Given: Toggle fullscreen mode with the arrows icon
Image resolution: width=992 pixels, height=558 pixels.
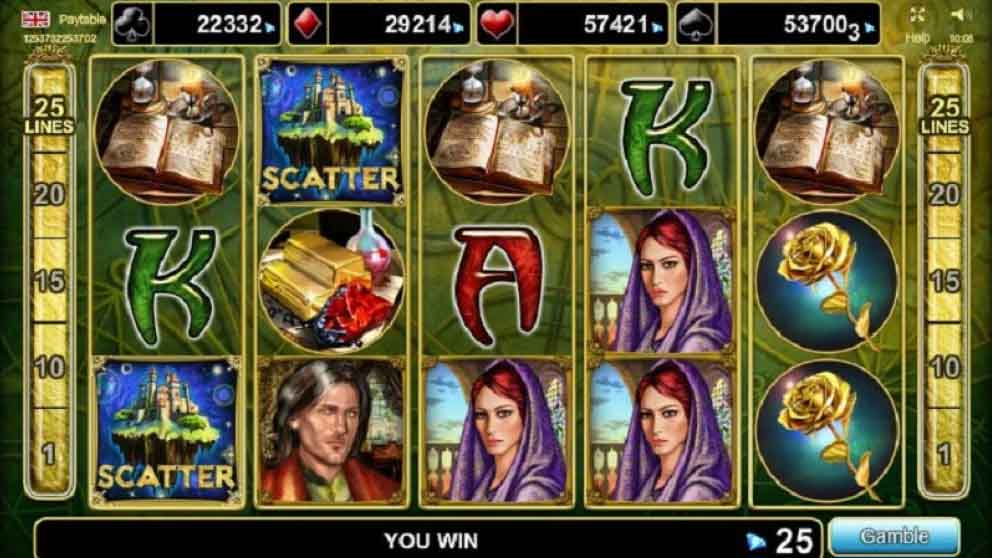Looking at the screenshot, I should click(x=918, y=15).
